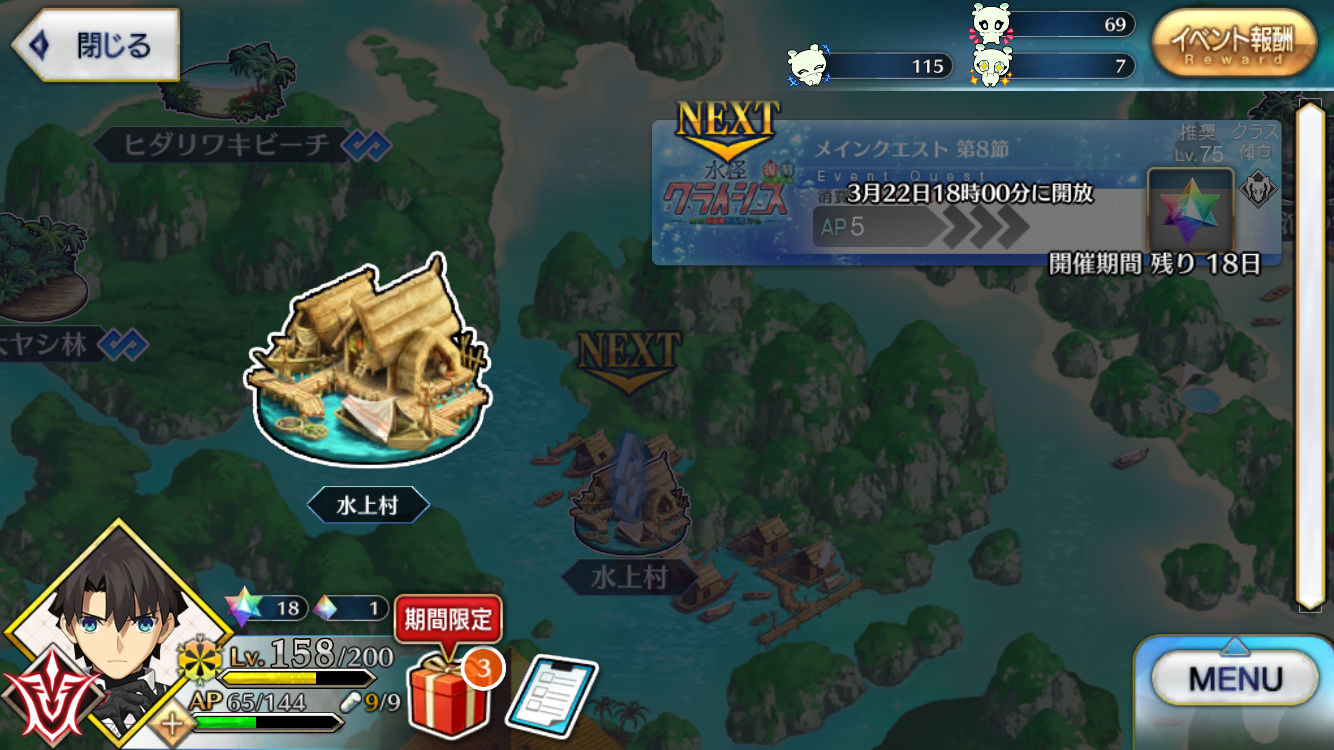Select the メインクエスト 第8節 quest entry

point(965,193)
